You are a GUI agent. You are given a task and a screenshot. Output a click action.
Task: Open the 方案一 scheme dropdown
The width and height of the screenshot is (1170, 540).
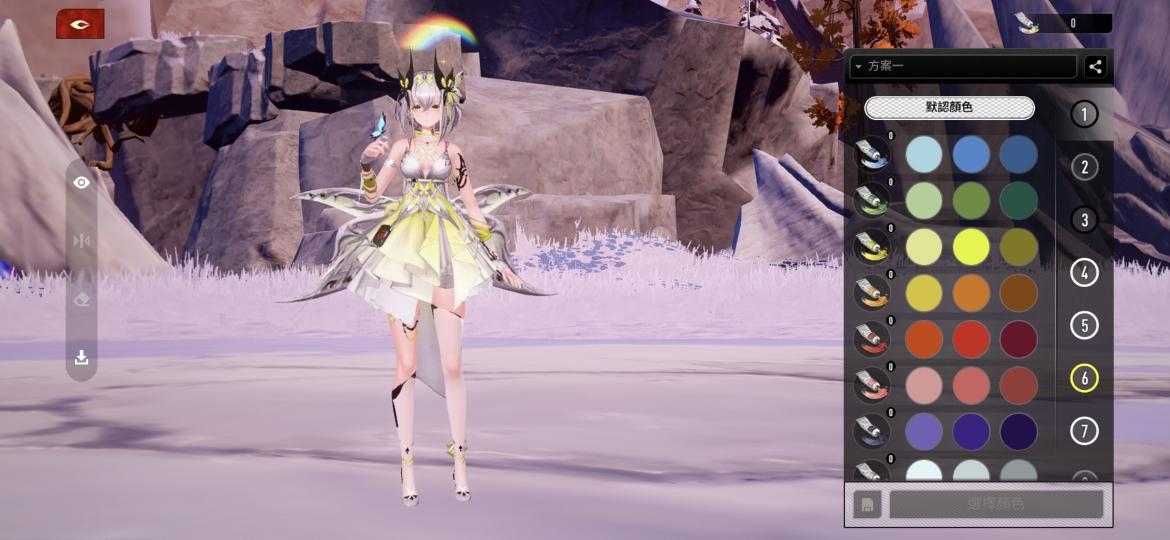click(962, 67)
